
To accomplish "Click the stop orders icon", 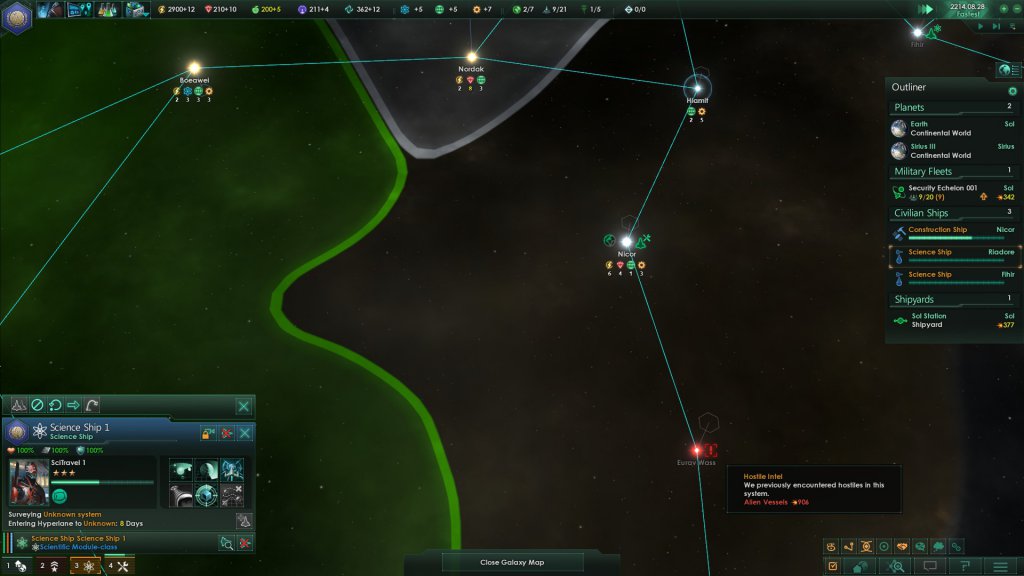I will (36, 406).
